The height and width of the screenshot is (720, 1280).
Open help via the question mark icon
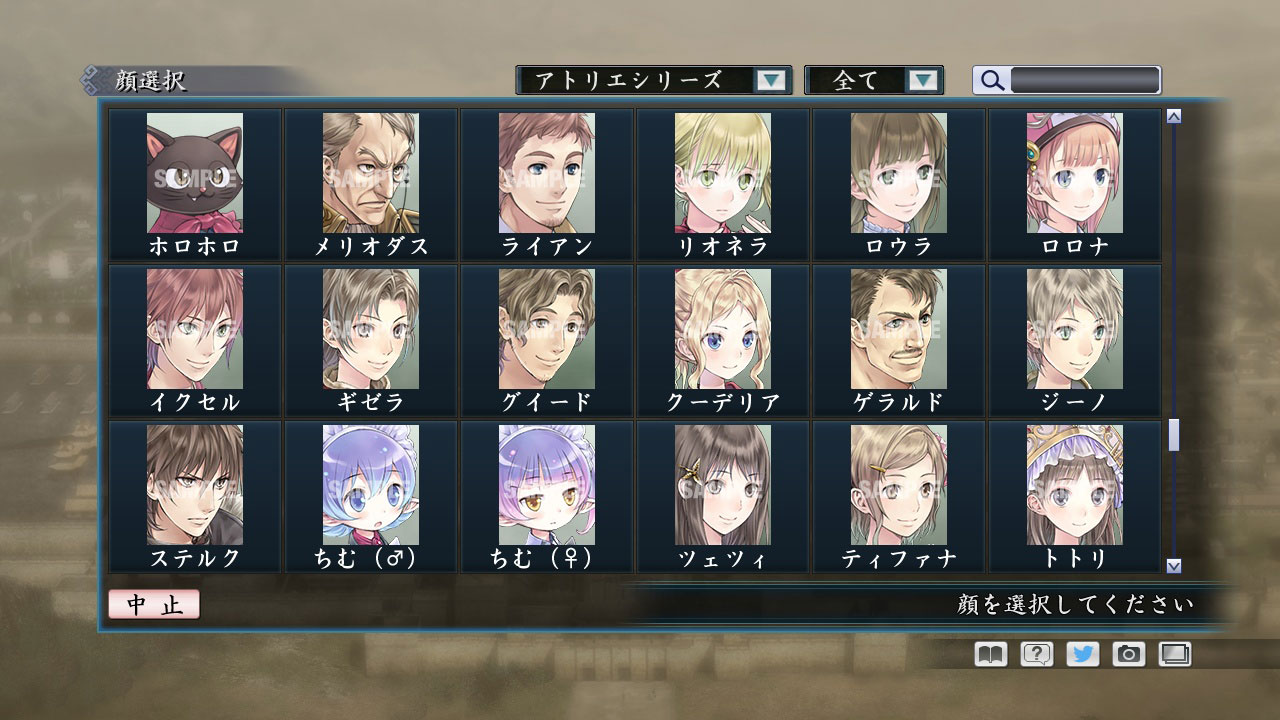pyautogui.click(x=1035, y=654)
